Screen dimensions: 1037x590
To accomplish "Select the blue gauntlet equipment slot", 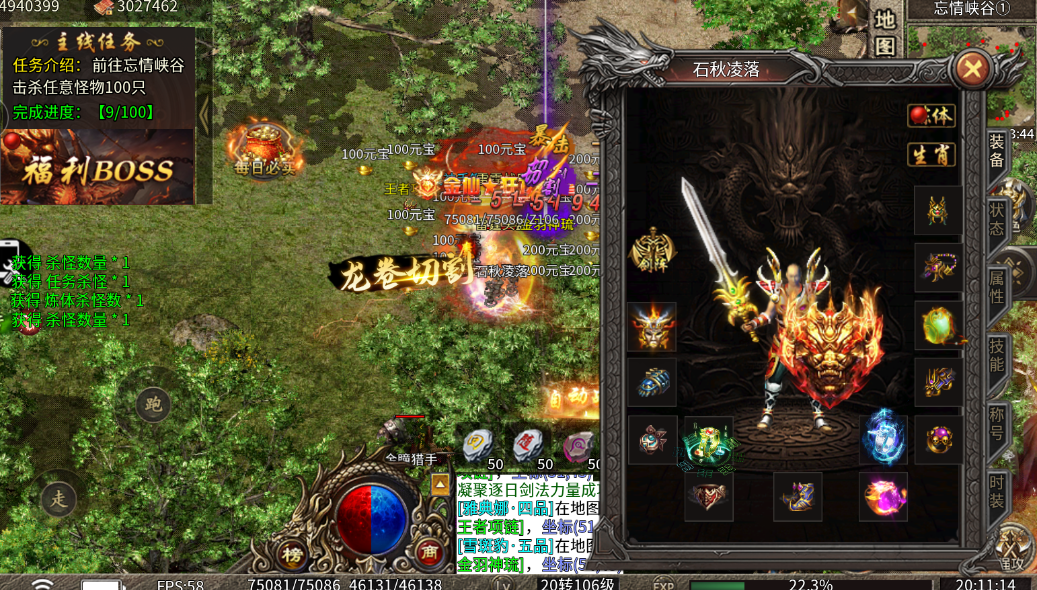I will pyautogui.click(x=652, y=383).
